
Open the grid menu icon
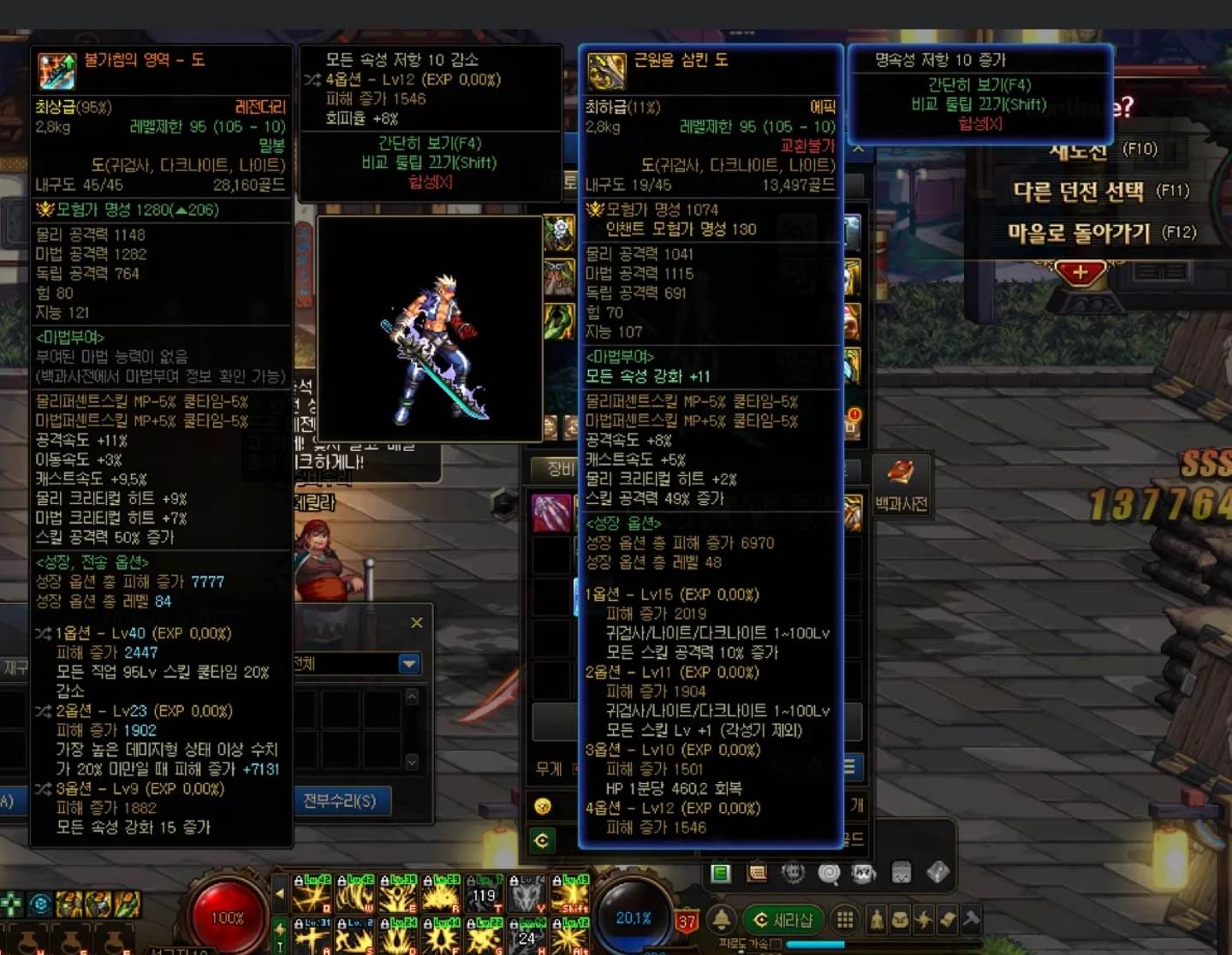click(845, 920)
